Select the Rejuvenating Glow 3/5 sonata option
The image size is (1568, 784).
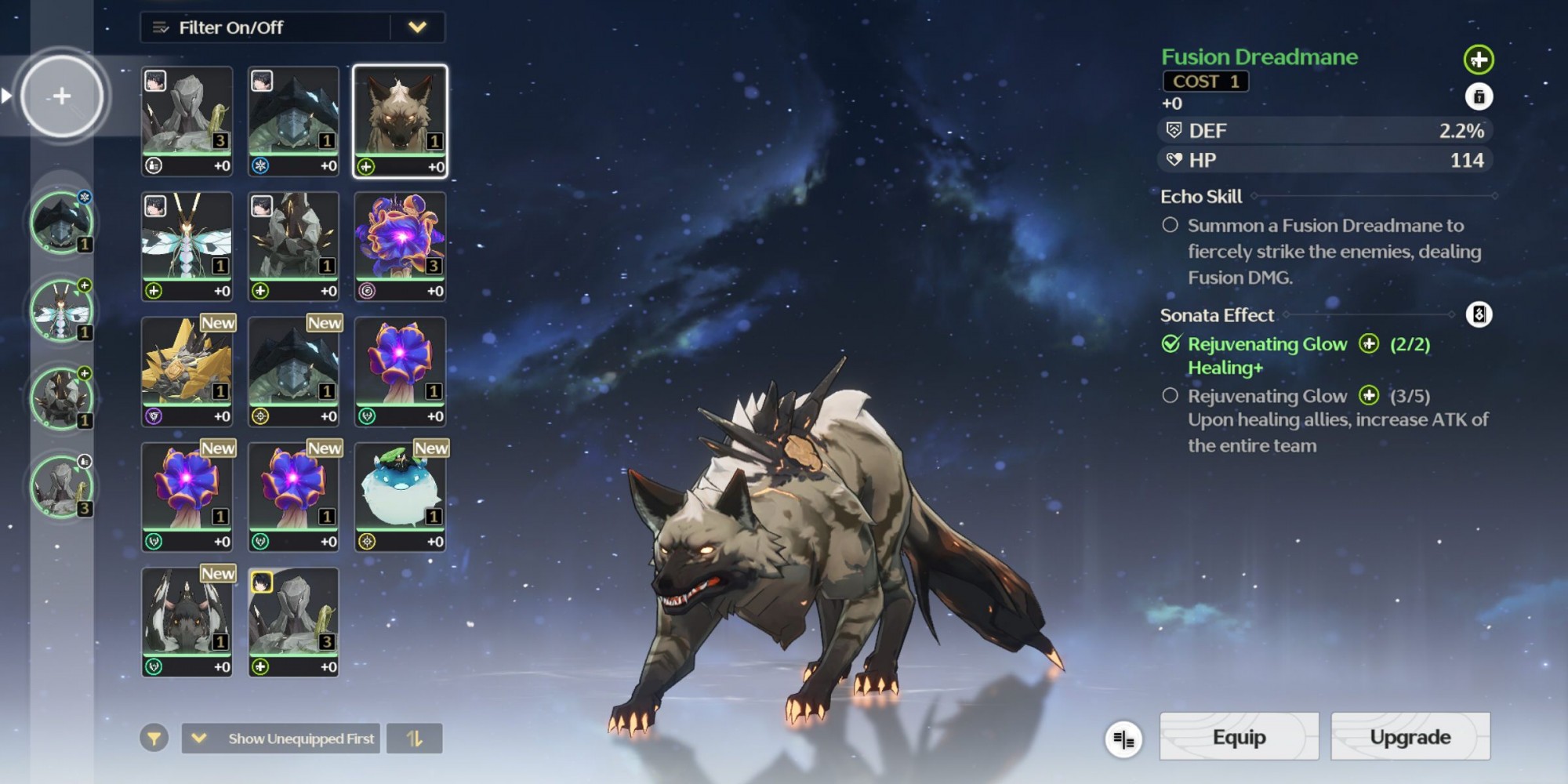pos(1170,396)
